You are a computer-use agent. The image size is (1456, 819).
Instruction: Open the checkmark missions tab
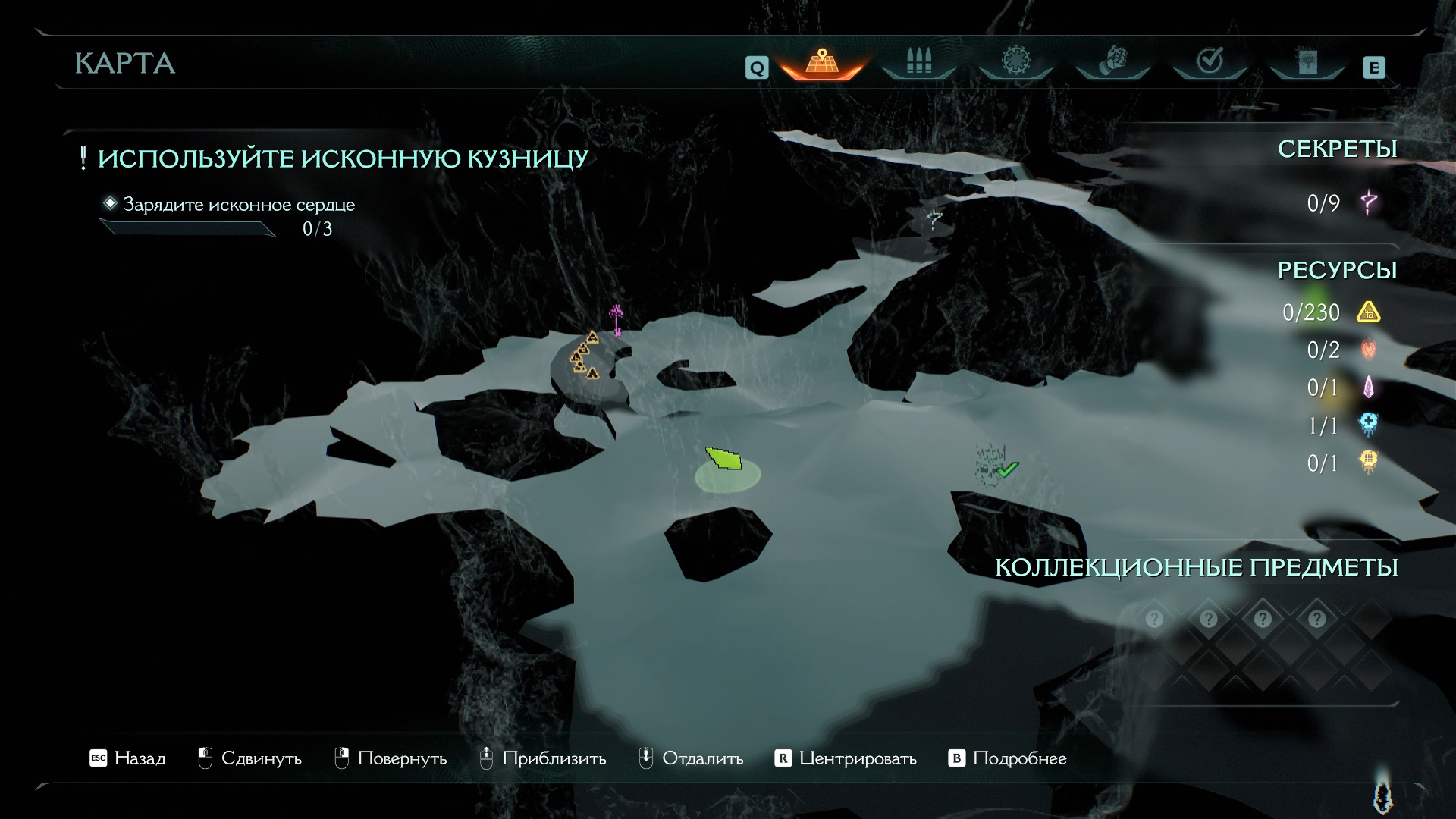[x=1209, y=61]
